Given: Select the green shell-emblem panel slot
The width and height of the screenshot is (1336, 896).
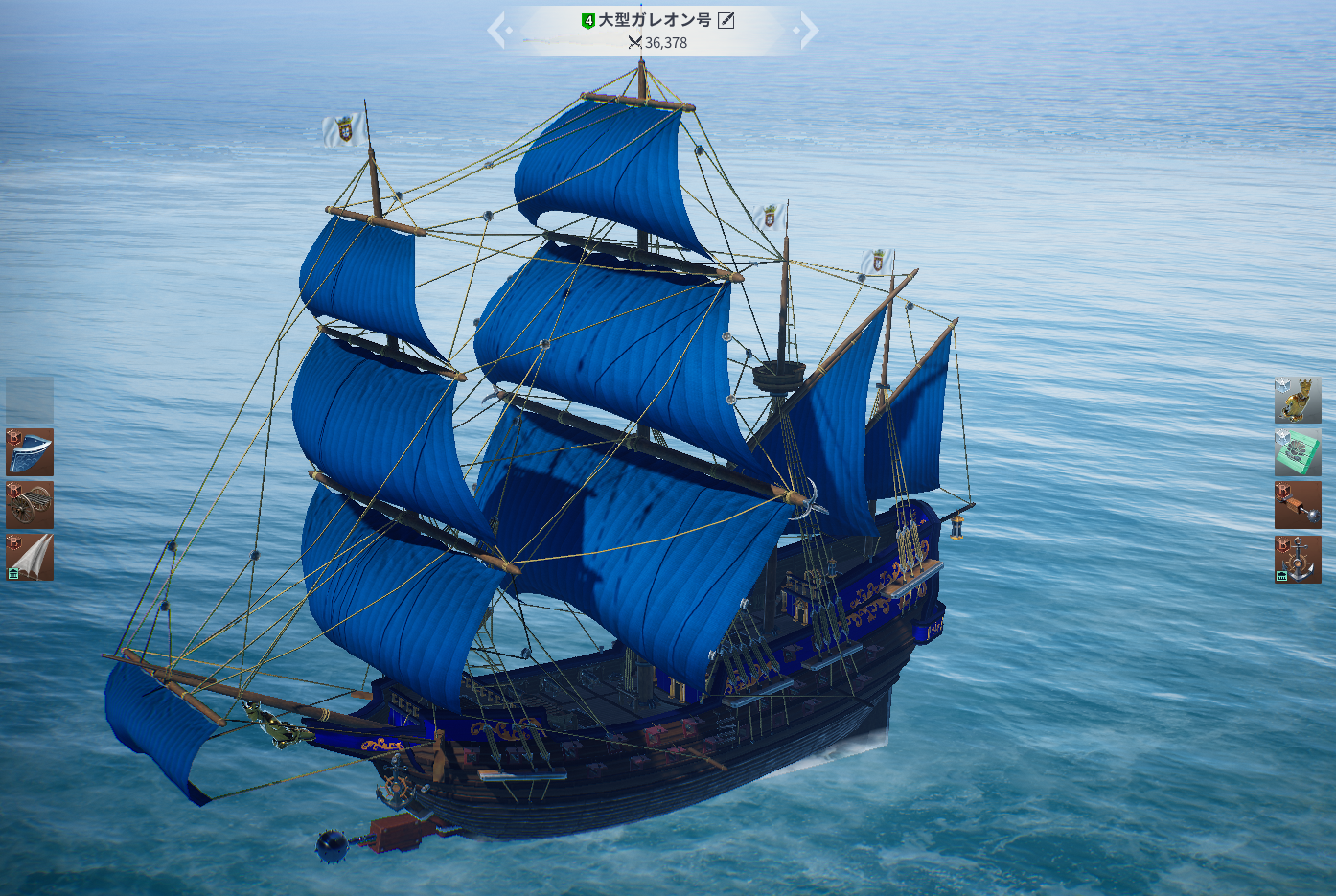Looking at the screenshot, I should [1298, 452].
